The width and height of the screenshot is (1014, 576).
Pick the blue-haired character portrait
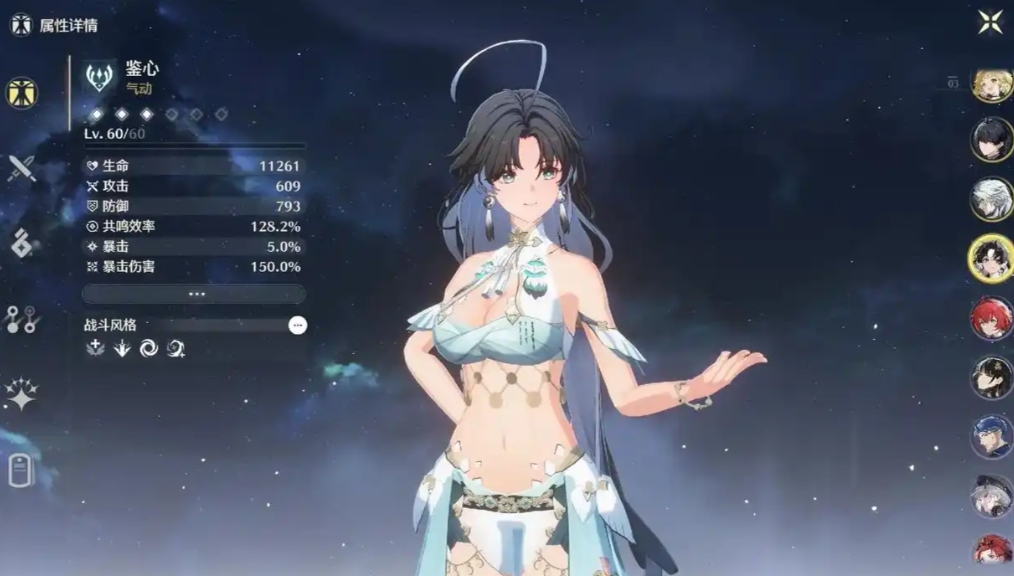point(991,437)
